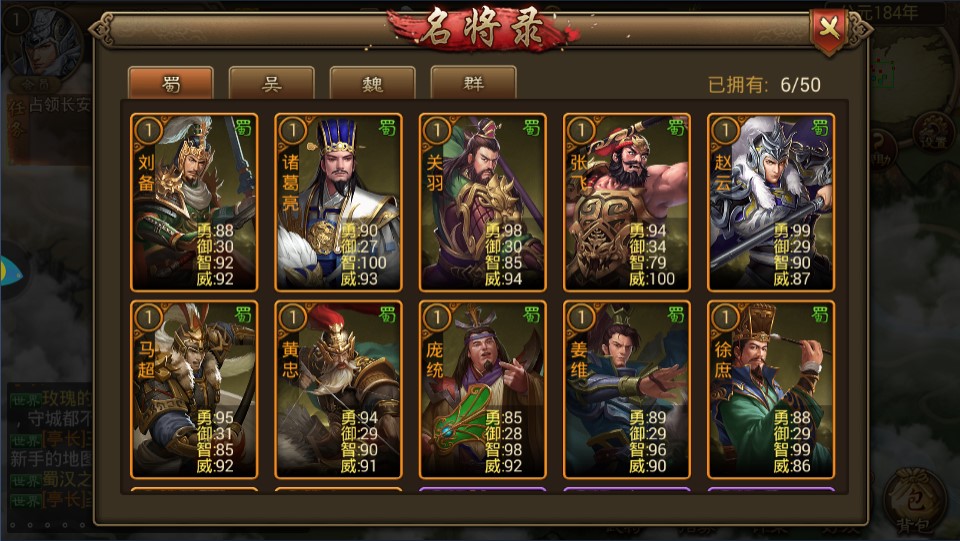Choose the 黄忠 general card

point(338,390)
